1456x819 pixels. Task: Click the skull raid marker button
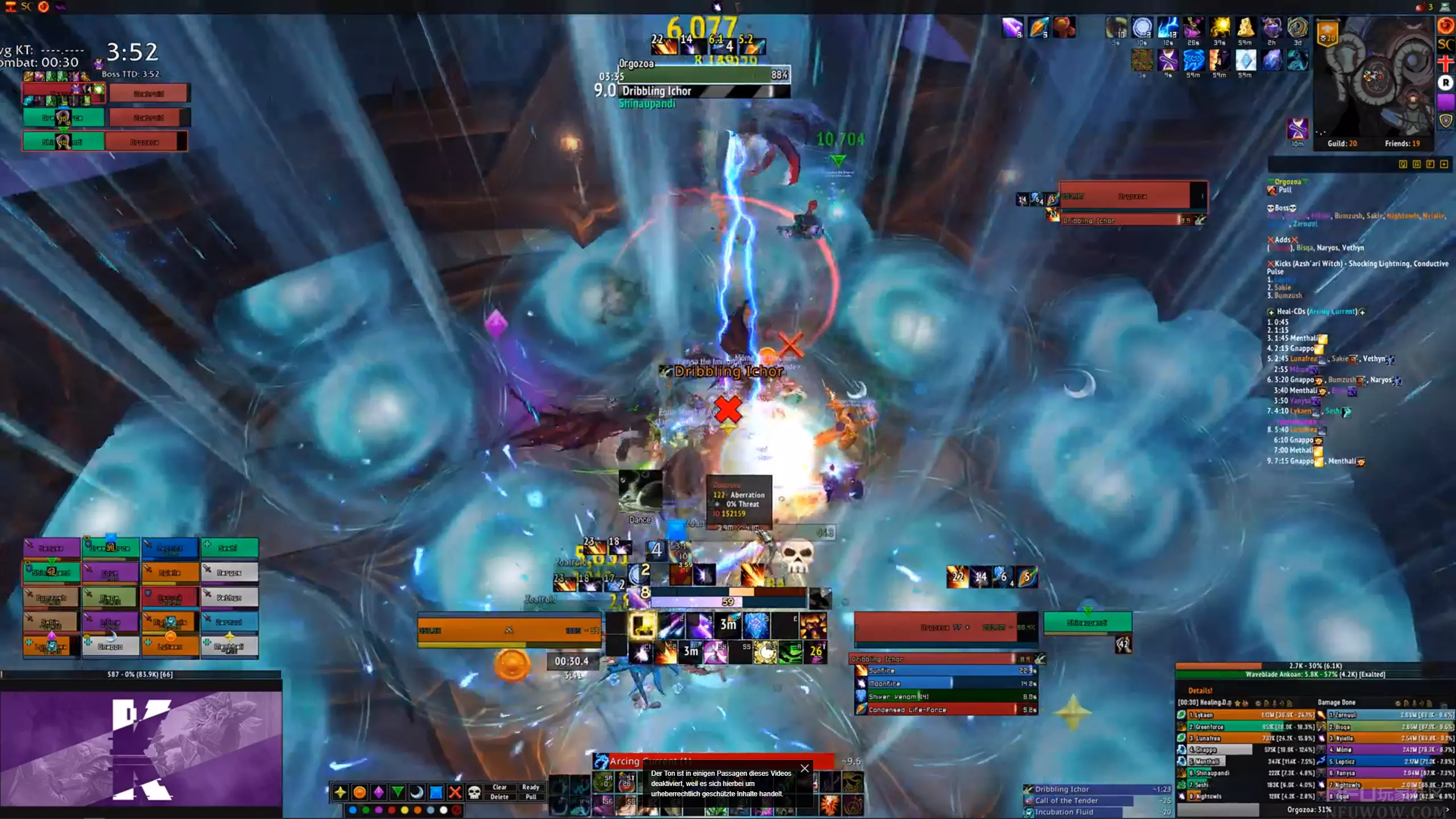pyautogui.click(x=474, y=792)
